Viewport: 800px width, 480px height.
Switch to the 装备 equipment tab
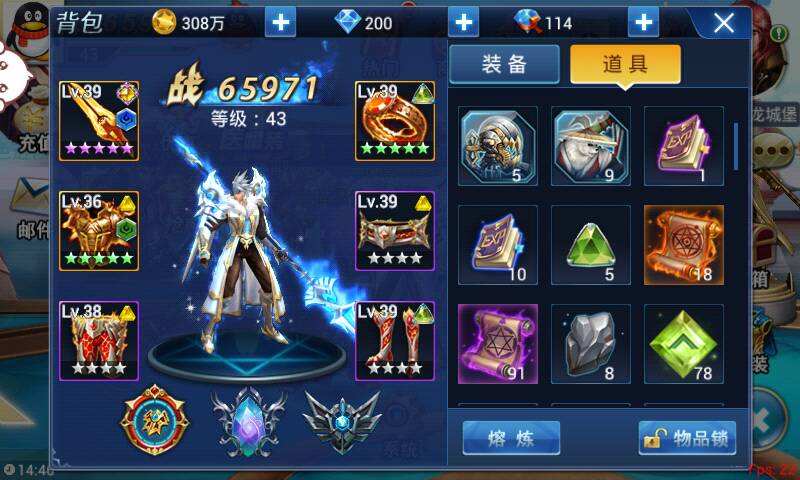pyautogui.click(x=504, y=64)
